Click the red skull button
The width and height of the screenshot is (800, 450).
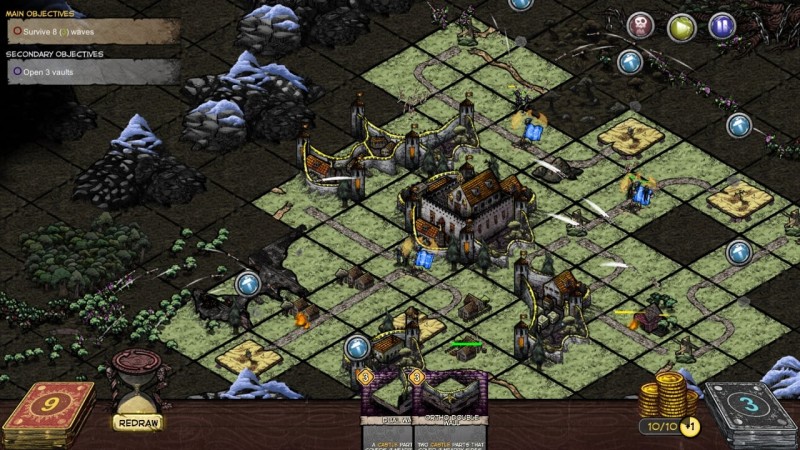click(x=641, y=26)
